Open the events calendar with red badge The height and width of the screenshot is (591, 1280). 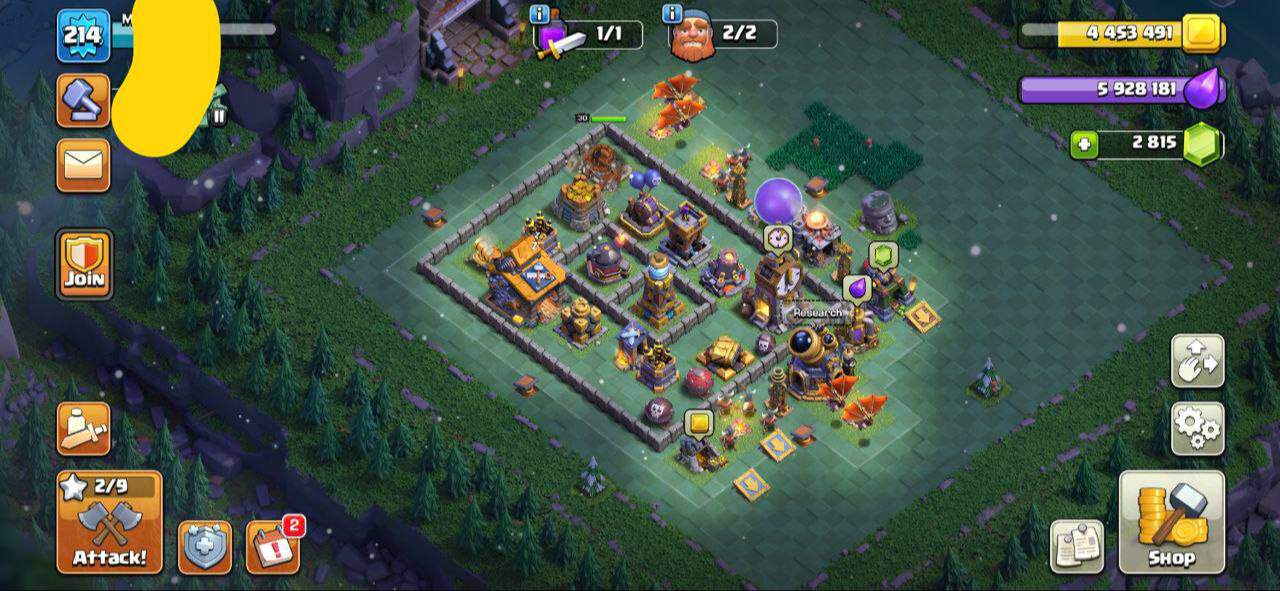[x=273, y=547]
